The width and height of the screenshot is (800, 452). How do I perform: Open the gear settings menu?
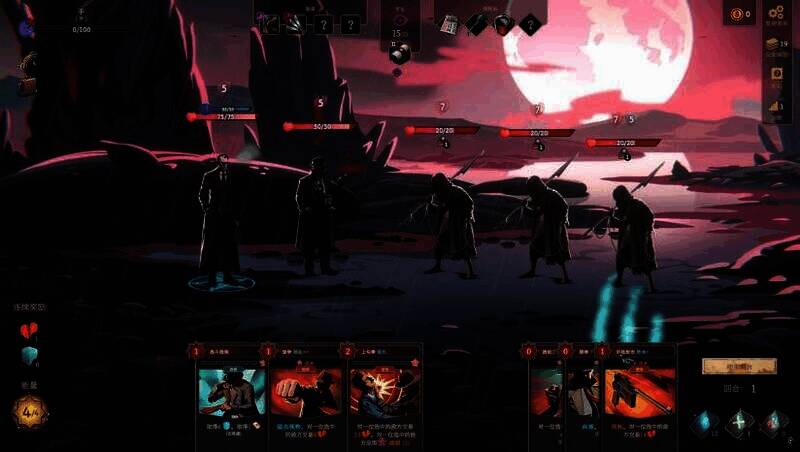[777, 13]
